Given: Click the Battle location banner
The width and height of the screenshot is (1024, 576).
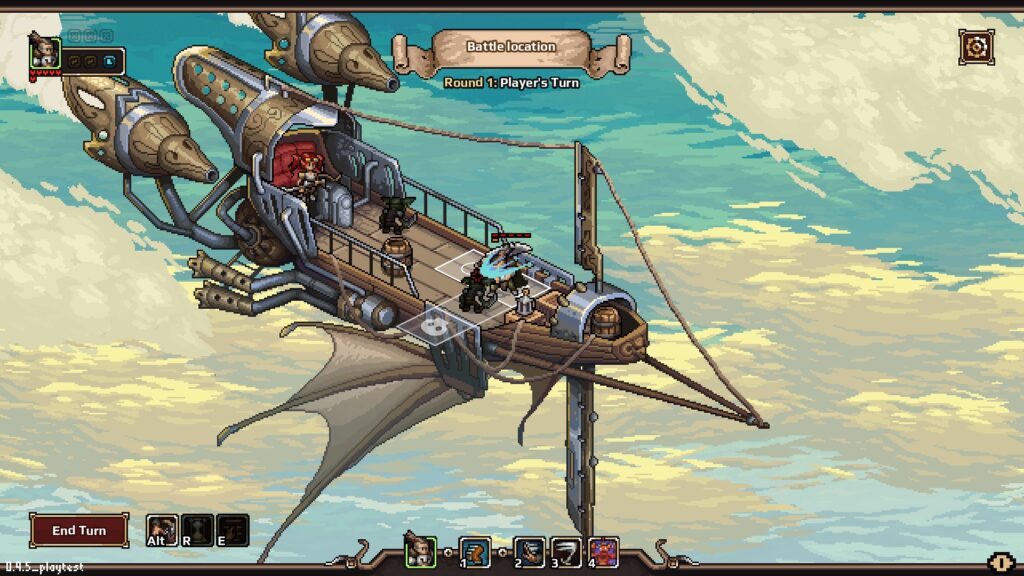Looking at the screenshot, I should [511, 46].
